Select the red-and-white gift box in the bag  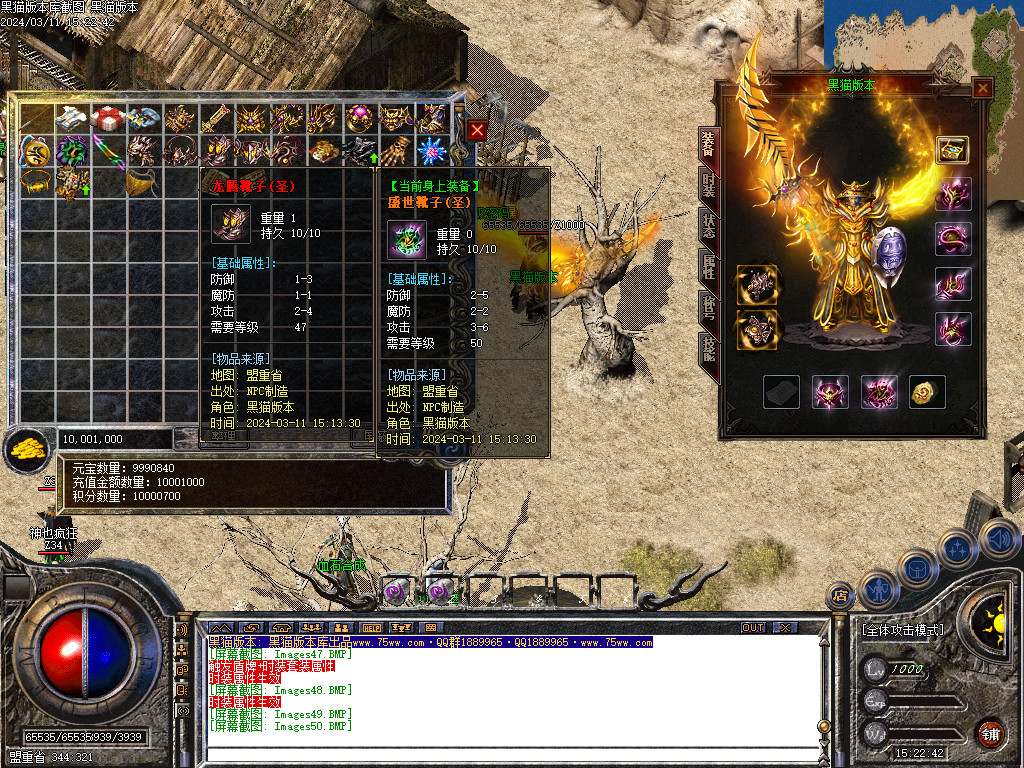click(x=107, y=118)
